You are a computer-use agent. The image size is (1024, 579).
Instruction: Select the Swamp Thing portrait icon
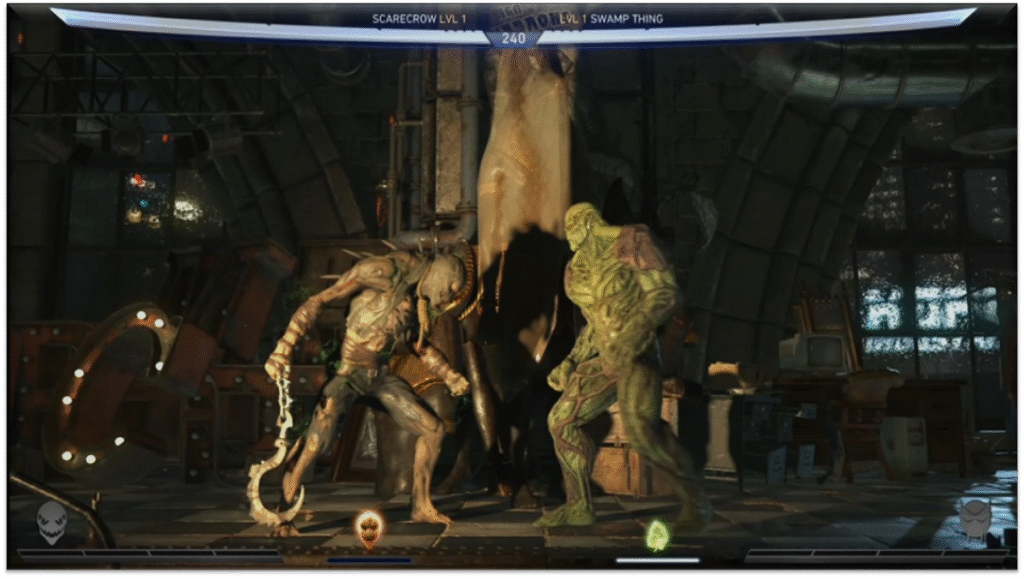974,519
